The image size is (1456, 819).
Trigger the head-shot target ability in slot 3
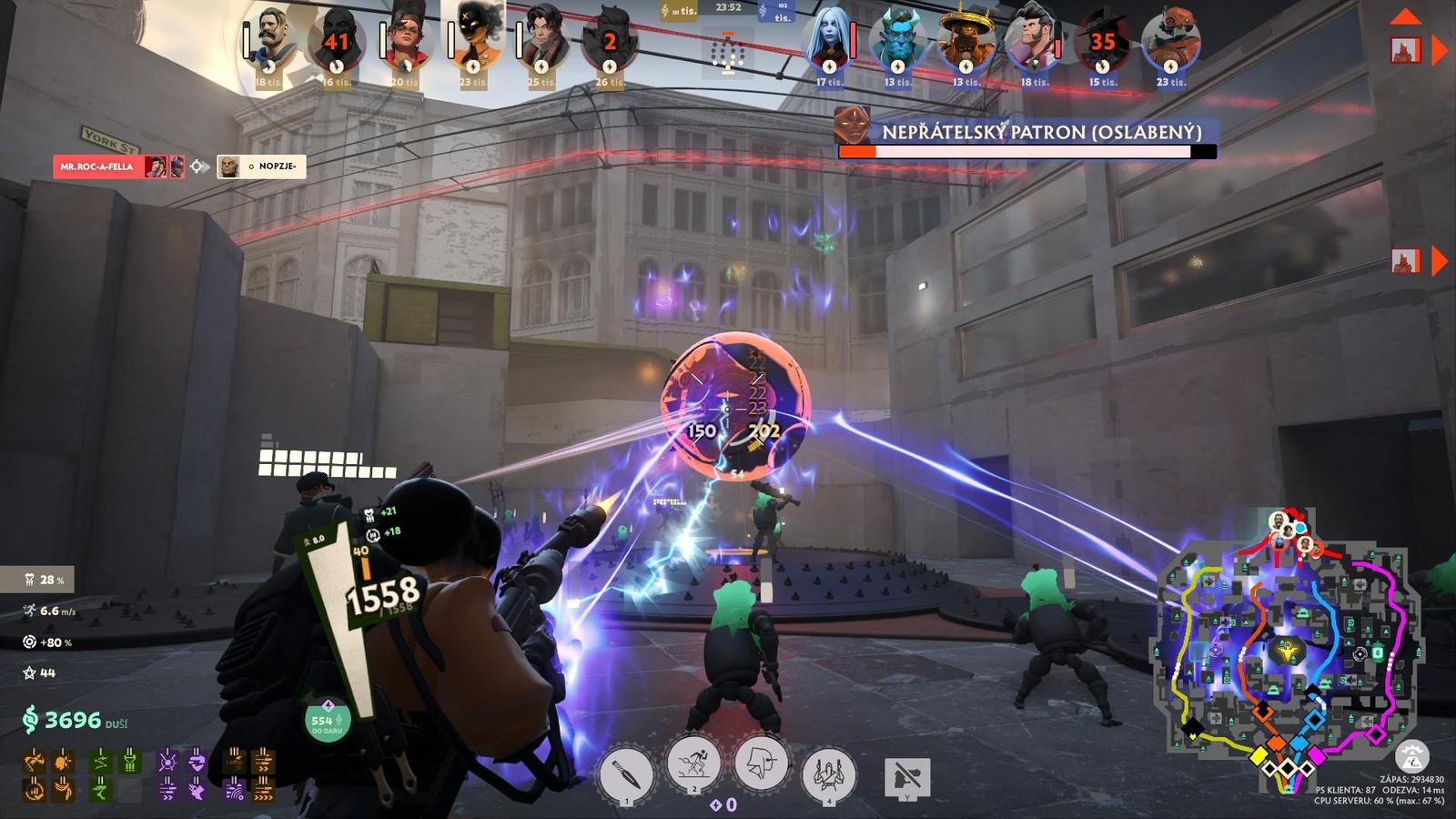coord(761,764)
